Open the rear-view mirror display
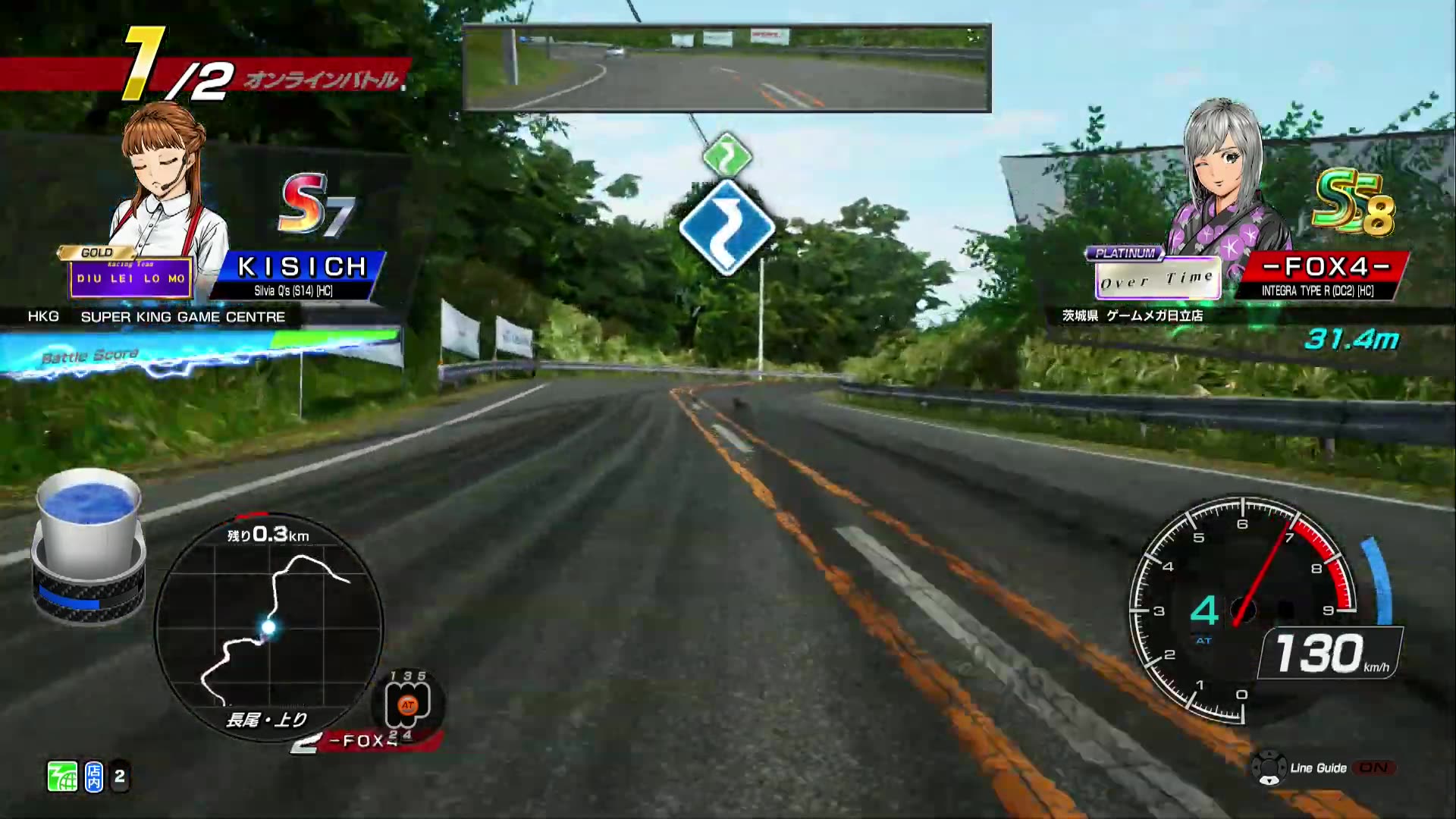The width and height of the screenshot is (1456, 819). click(726, 68)
